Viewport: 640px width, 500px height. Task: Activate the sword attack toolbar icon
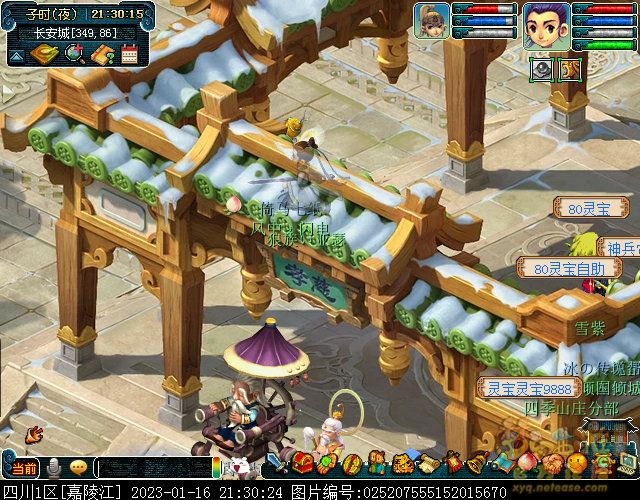coord(278,464)
